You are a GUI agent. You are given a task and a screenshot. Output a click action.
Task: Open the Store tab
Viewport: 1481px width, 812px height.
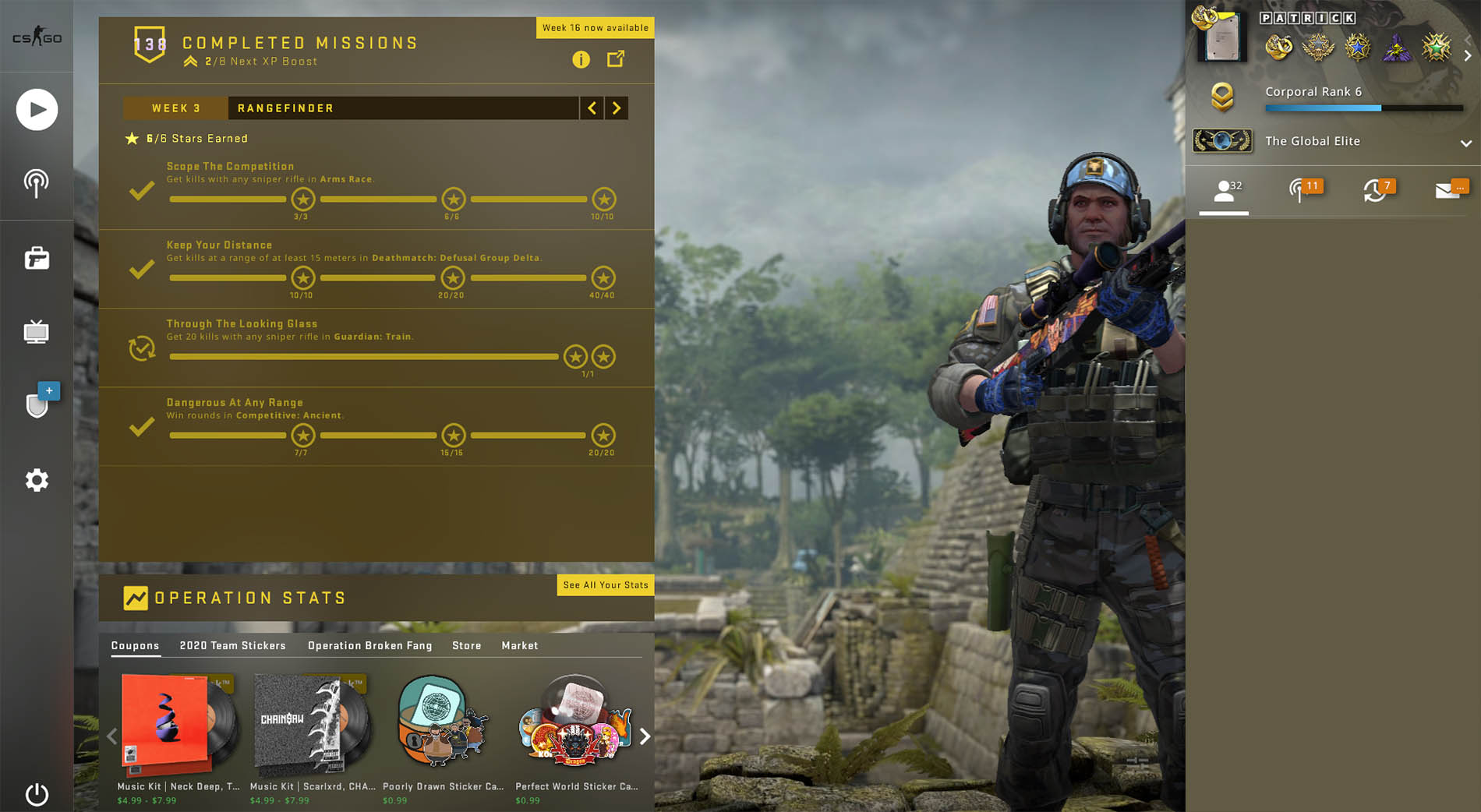(x=466, y=645)
